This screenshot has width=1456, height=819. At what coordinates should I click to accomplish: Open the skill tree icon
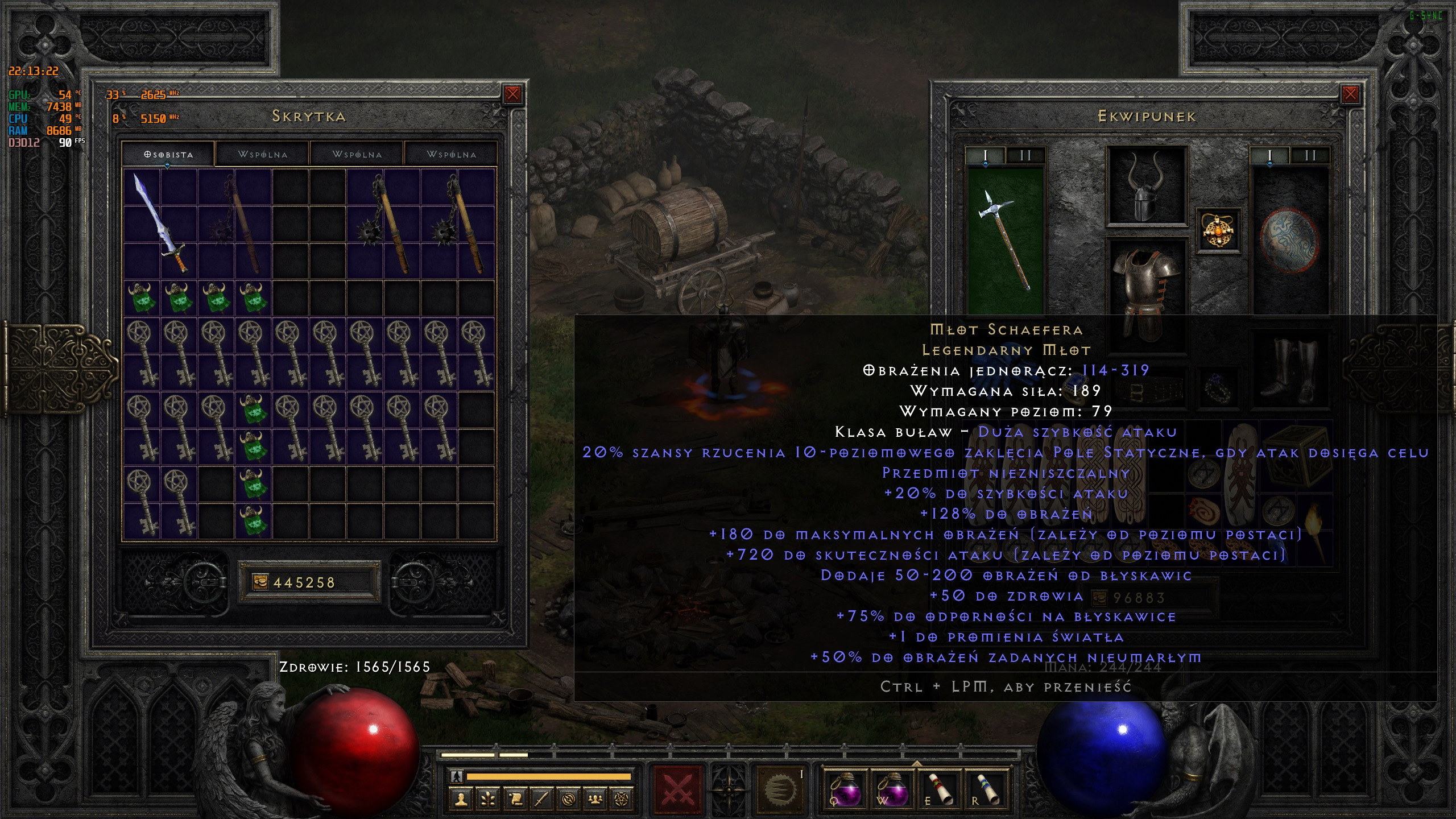tap(488, 800)
